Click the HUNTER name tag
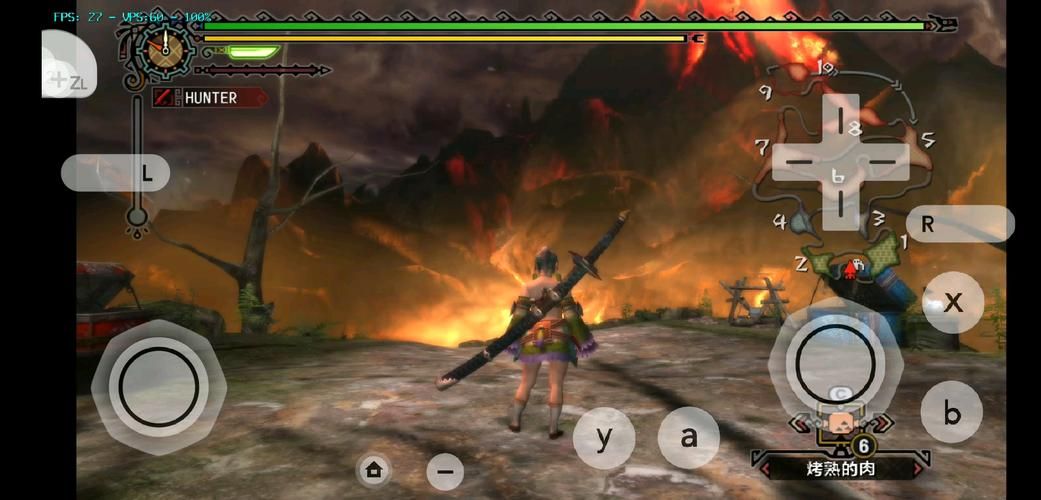Screen dimensions: 1041x500 click(209, 98)
